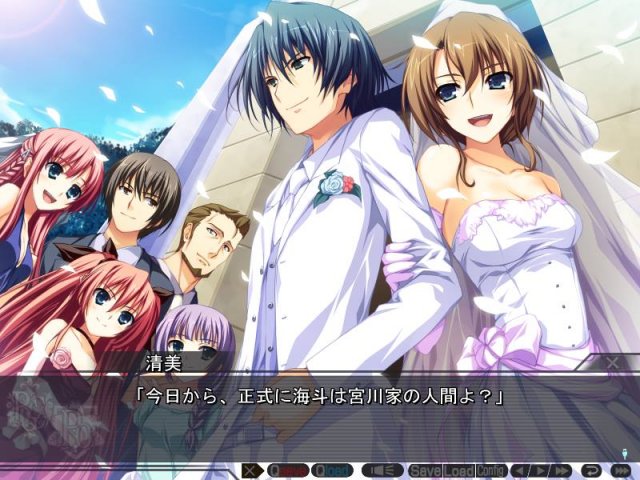The image size is (640, 480).
Task: Click the double-arrow button beside the play arrow
Action: (x=562, y=470)
